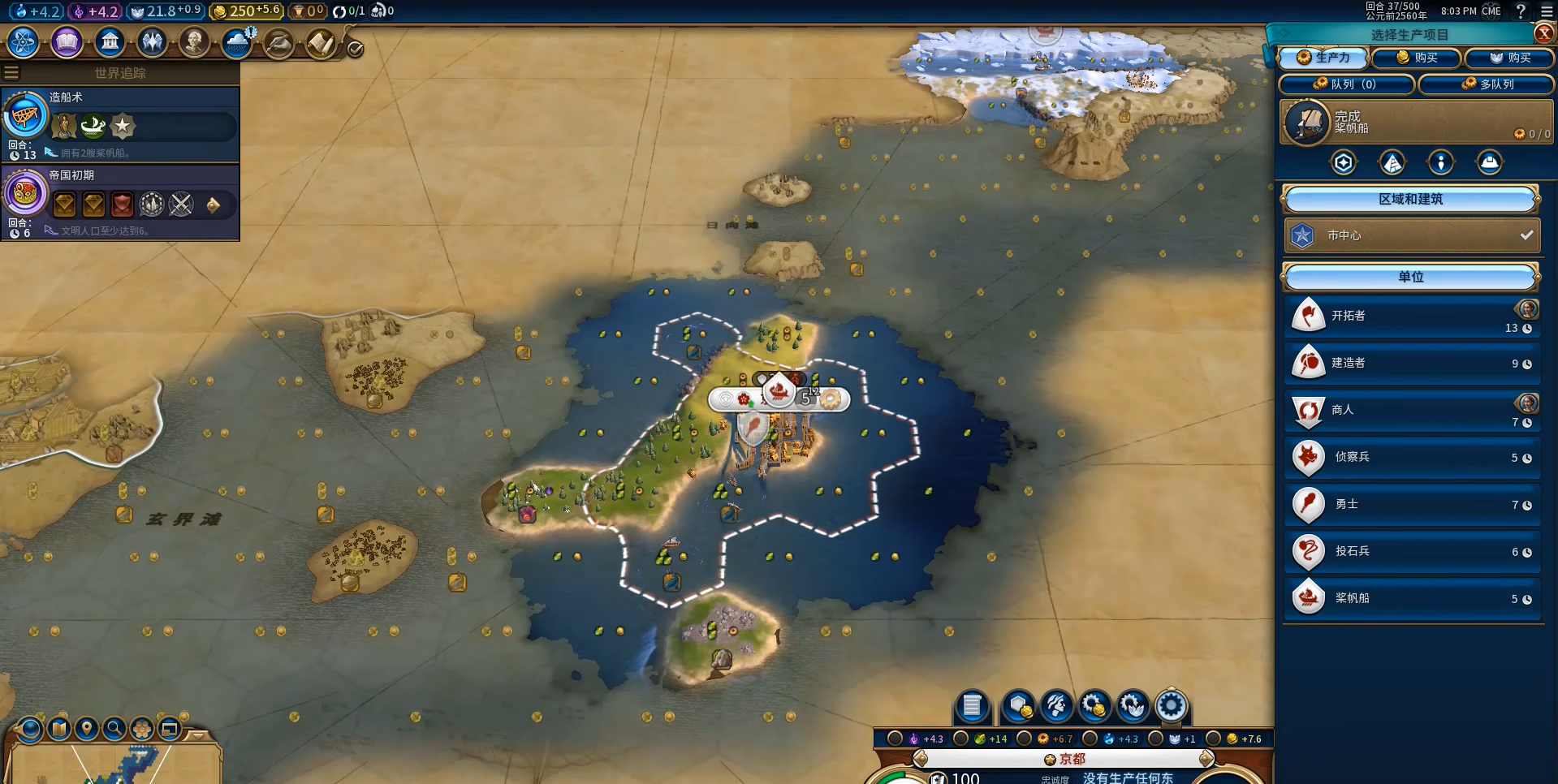Select the 市中心 city center entry
The image size is (1558, 784).
point(1411,235)
